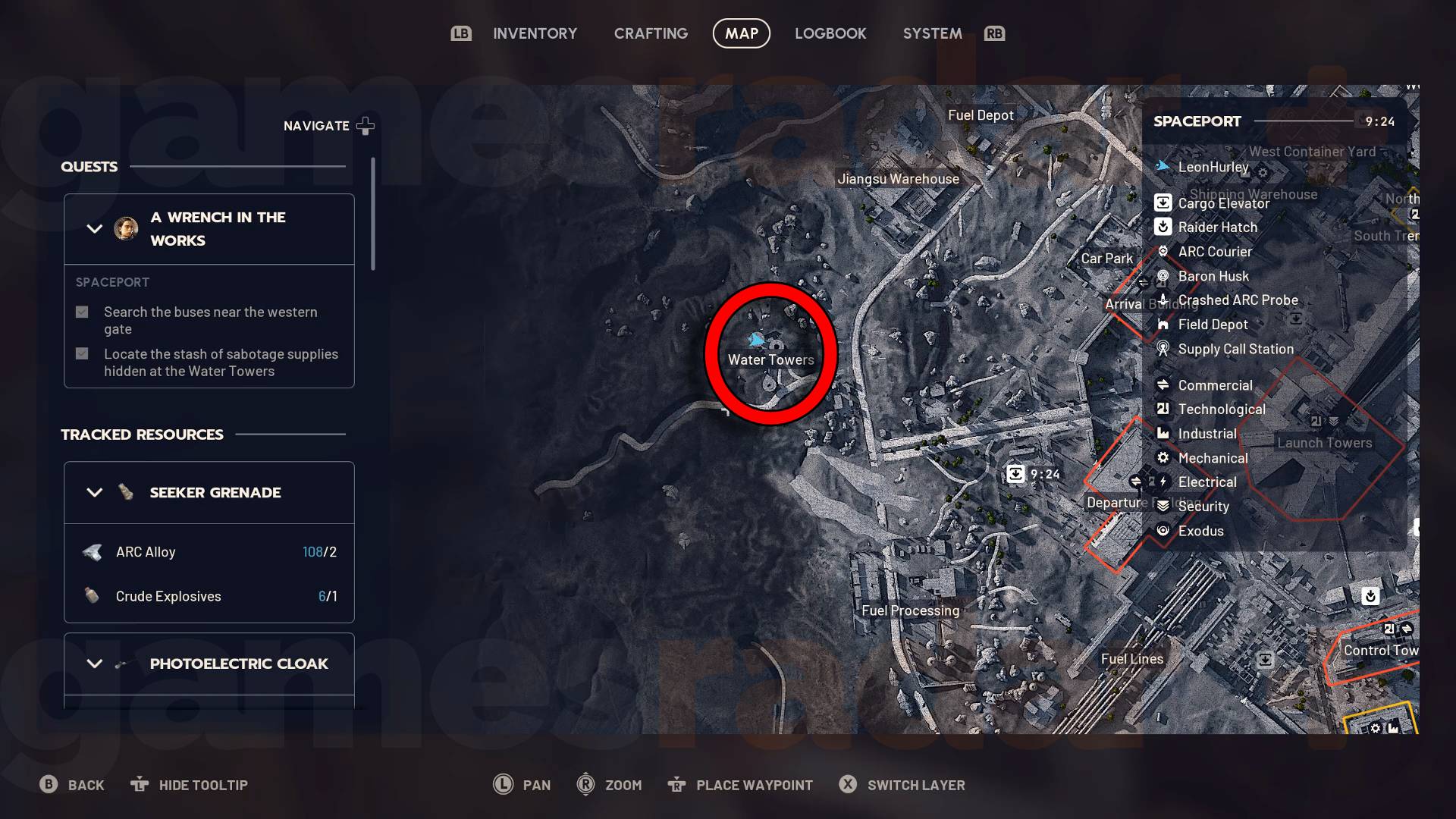1456x819 pixels.
Task: Click the Water Towers quest marker
Action: pyautogui.click(x=770, y=343)
